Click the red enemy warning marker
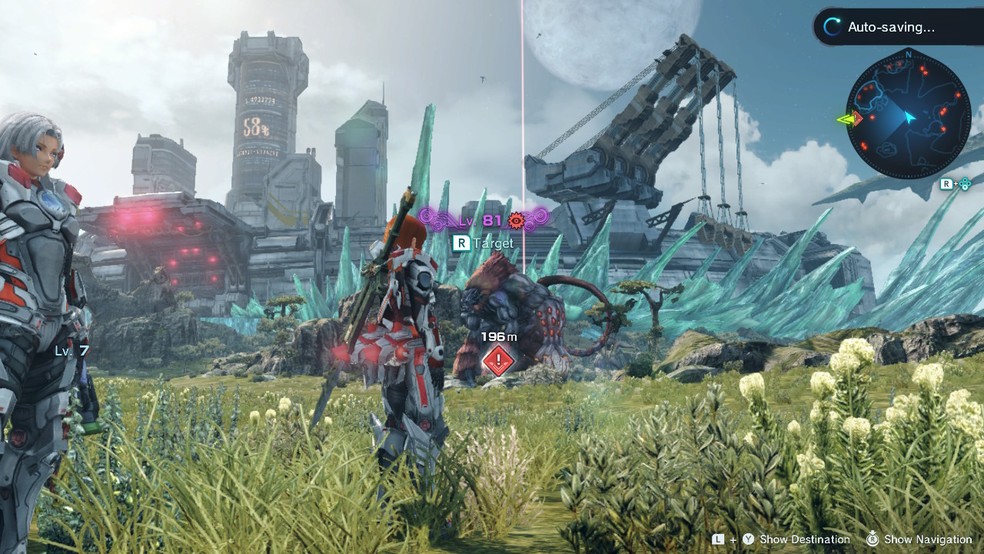The width and height of the screenshot is (984, 554). tap(498, 362)
